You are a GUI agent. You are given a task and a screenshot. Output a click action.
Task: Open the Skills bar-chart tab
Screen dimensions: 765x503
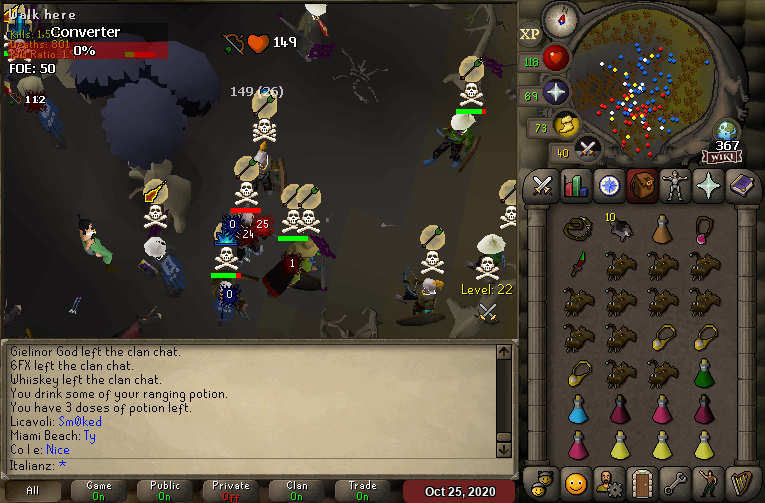(575, 186)
